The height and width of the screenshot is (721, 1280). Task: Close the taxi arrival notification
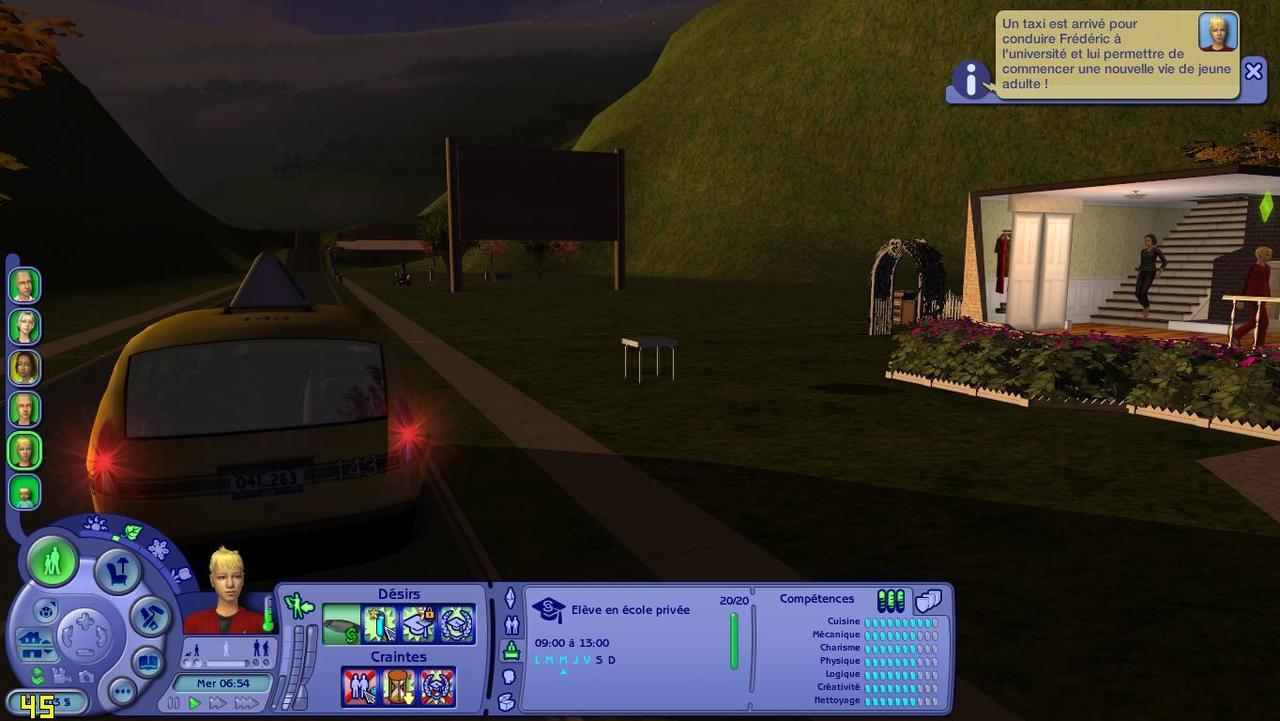pos(1253,71)
